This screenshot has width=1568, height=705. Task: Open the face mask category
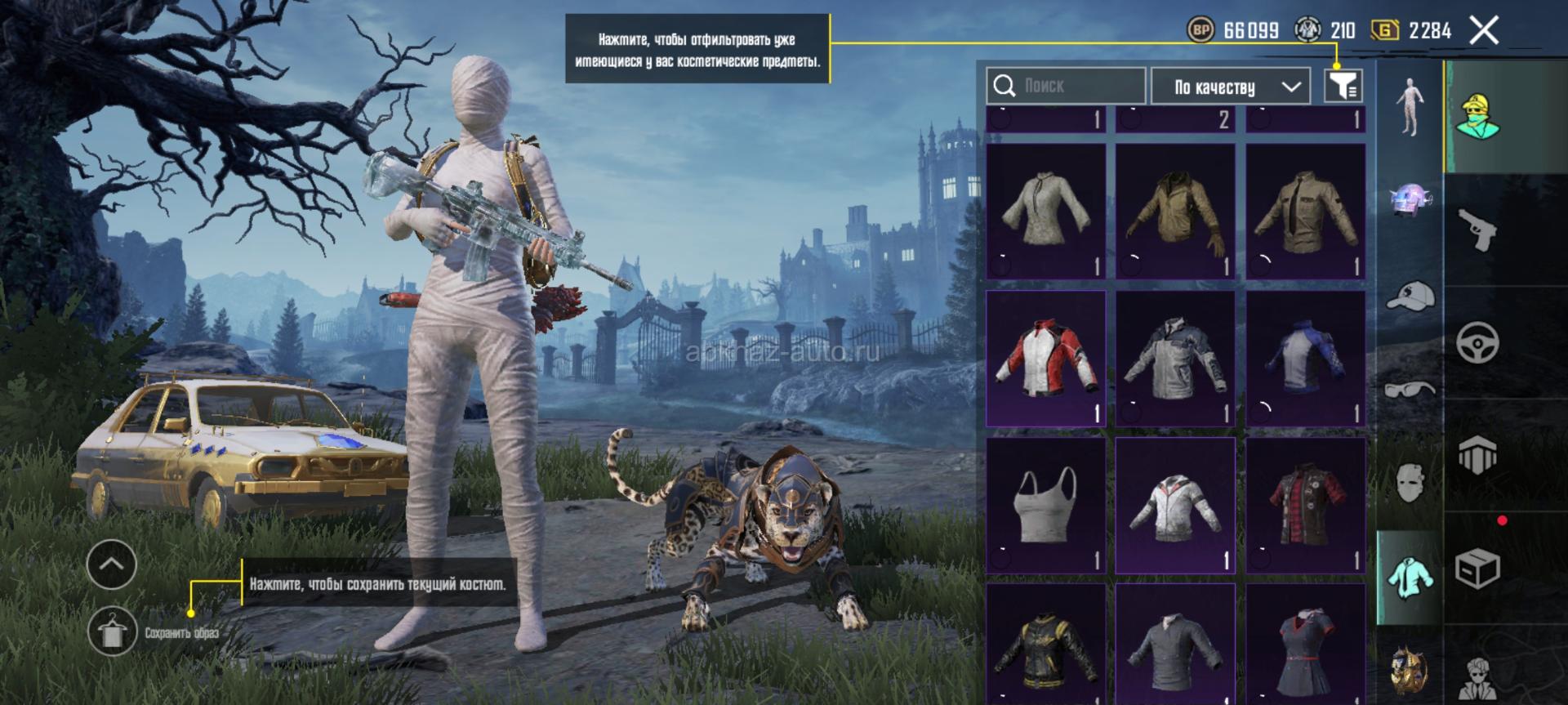[x=1410, y=482]
